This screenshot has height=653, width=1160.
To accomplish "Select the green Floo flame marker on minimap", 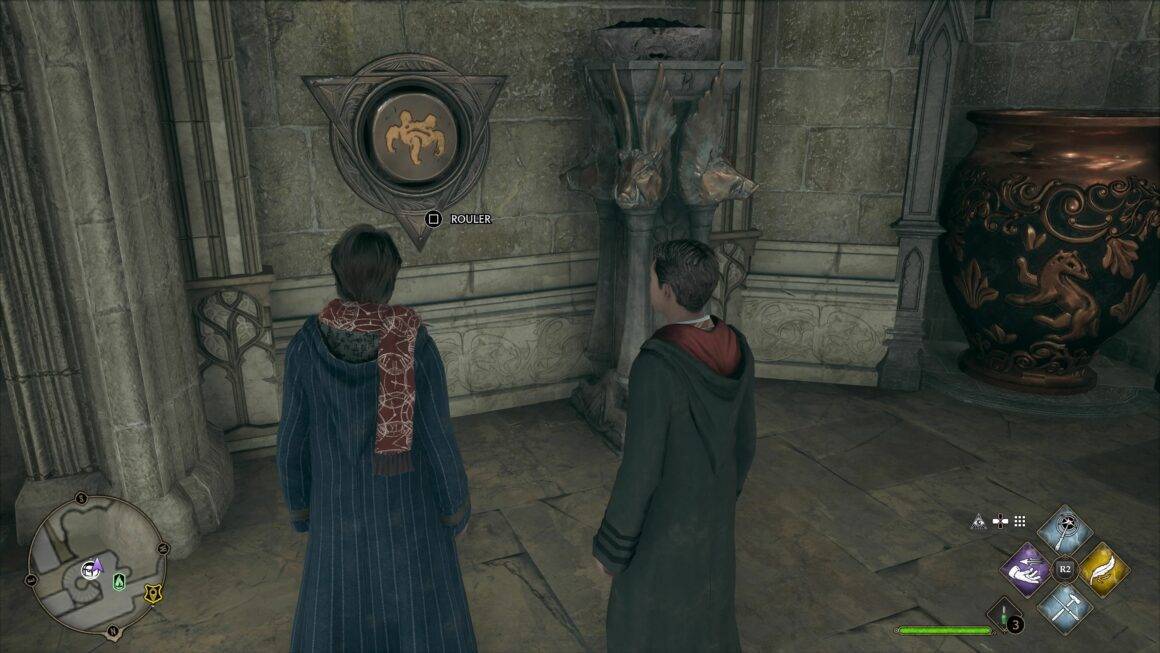I will click(x=120, y=580).
